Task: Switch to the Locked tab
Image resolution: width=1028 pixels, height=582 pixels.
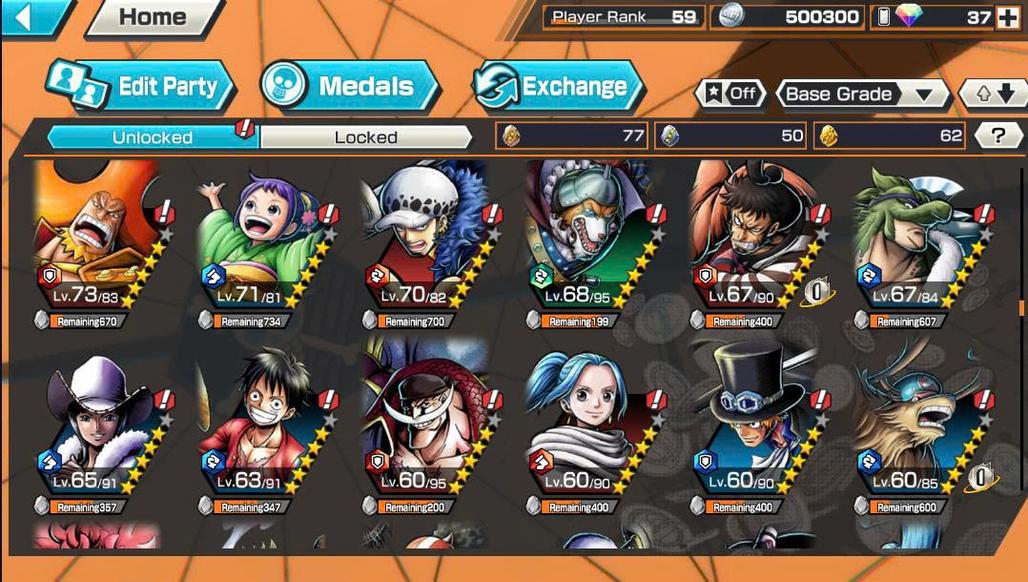Action: pos(365,137)
